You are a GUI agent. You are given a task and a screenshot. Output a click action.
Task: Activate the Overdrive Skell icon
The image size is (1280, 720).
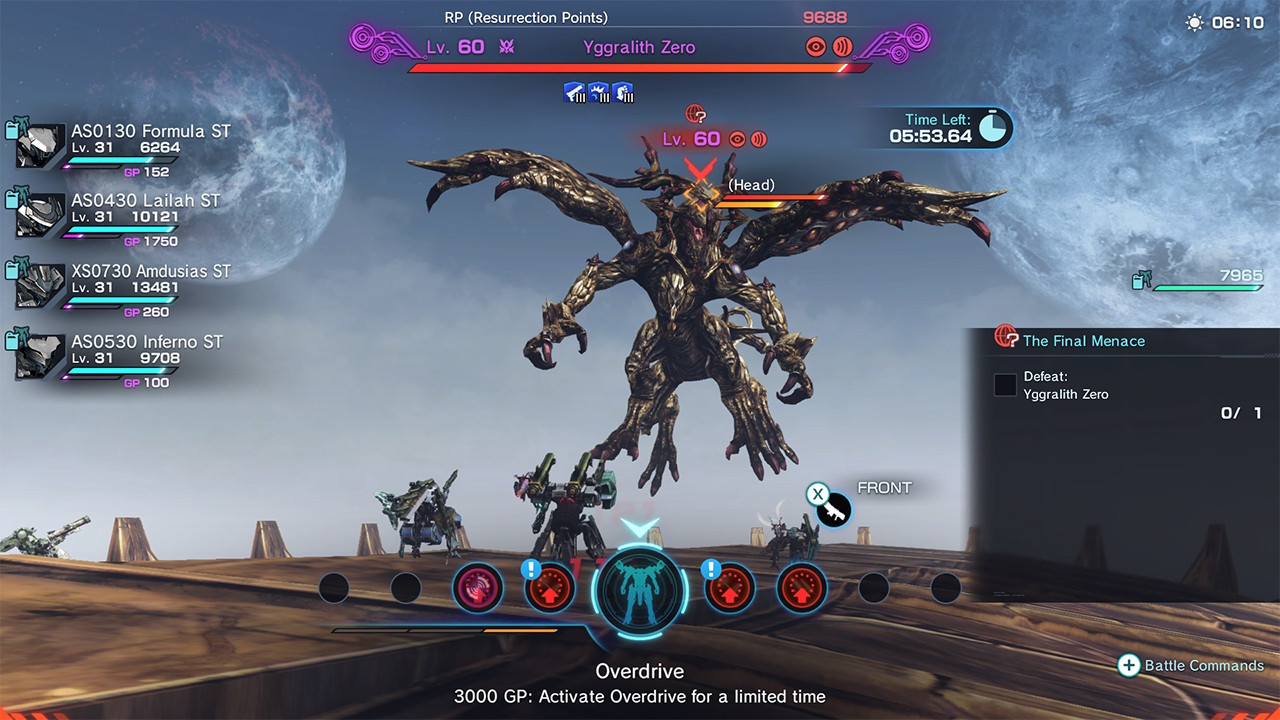pyautogui.click(x=640, y=588)
